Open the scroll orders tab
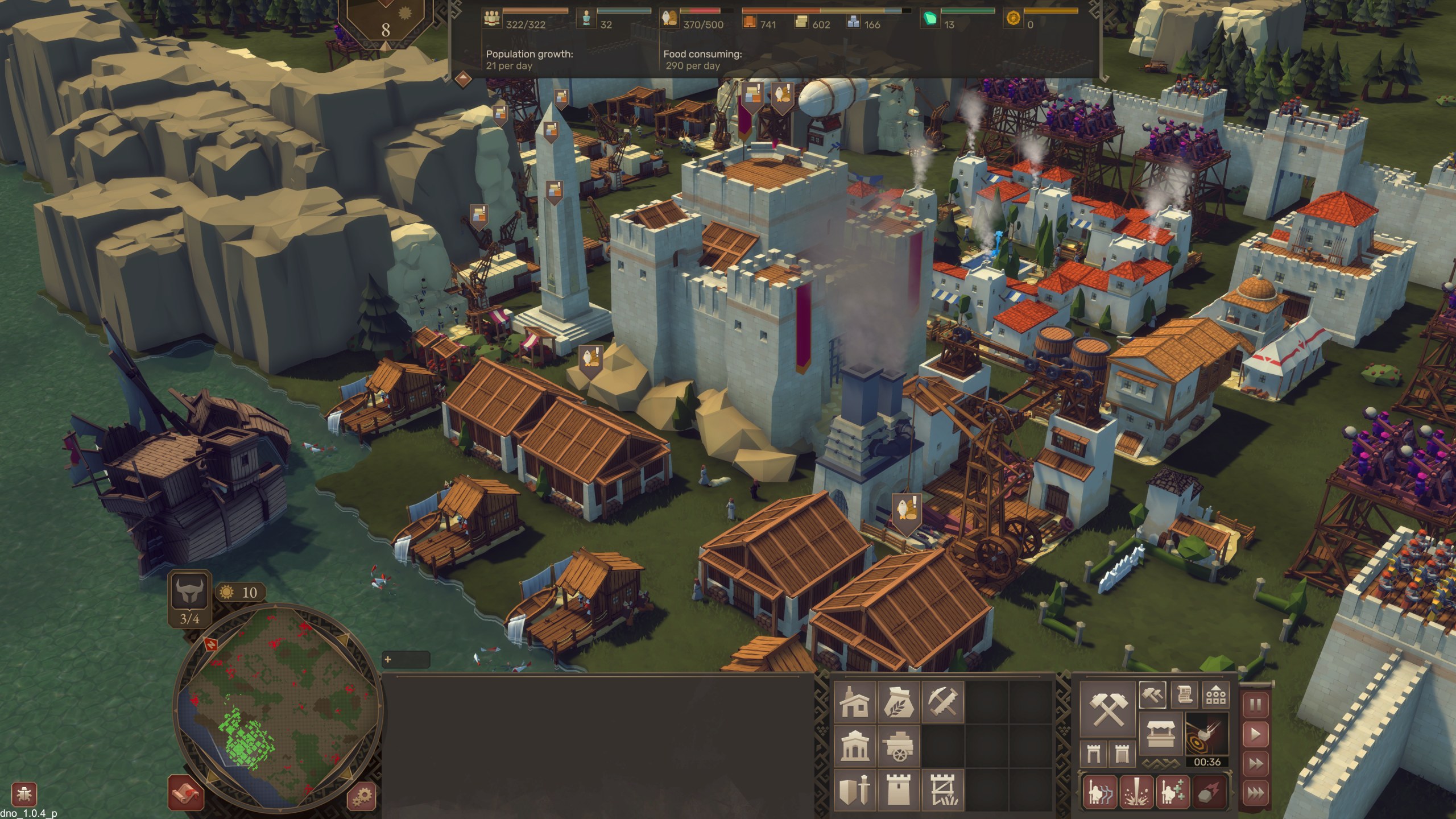 tap(1184, 694)
